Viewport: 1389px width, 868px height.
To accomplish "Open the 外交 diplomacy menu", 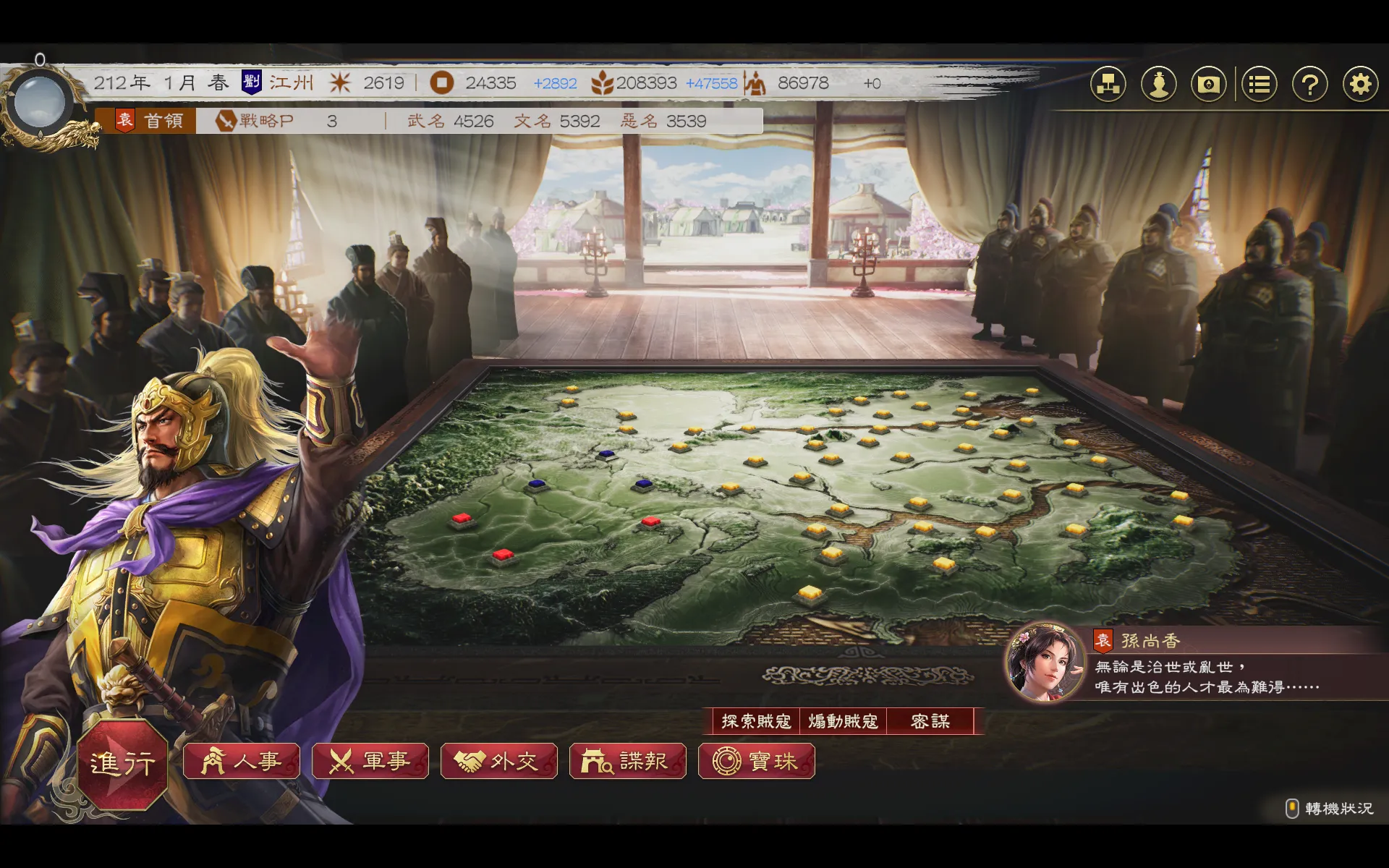I will (x=499, y=761).
